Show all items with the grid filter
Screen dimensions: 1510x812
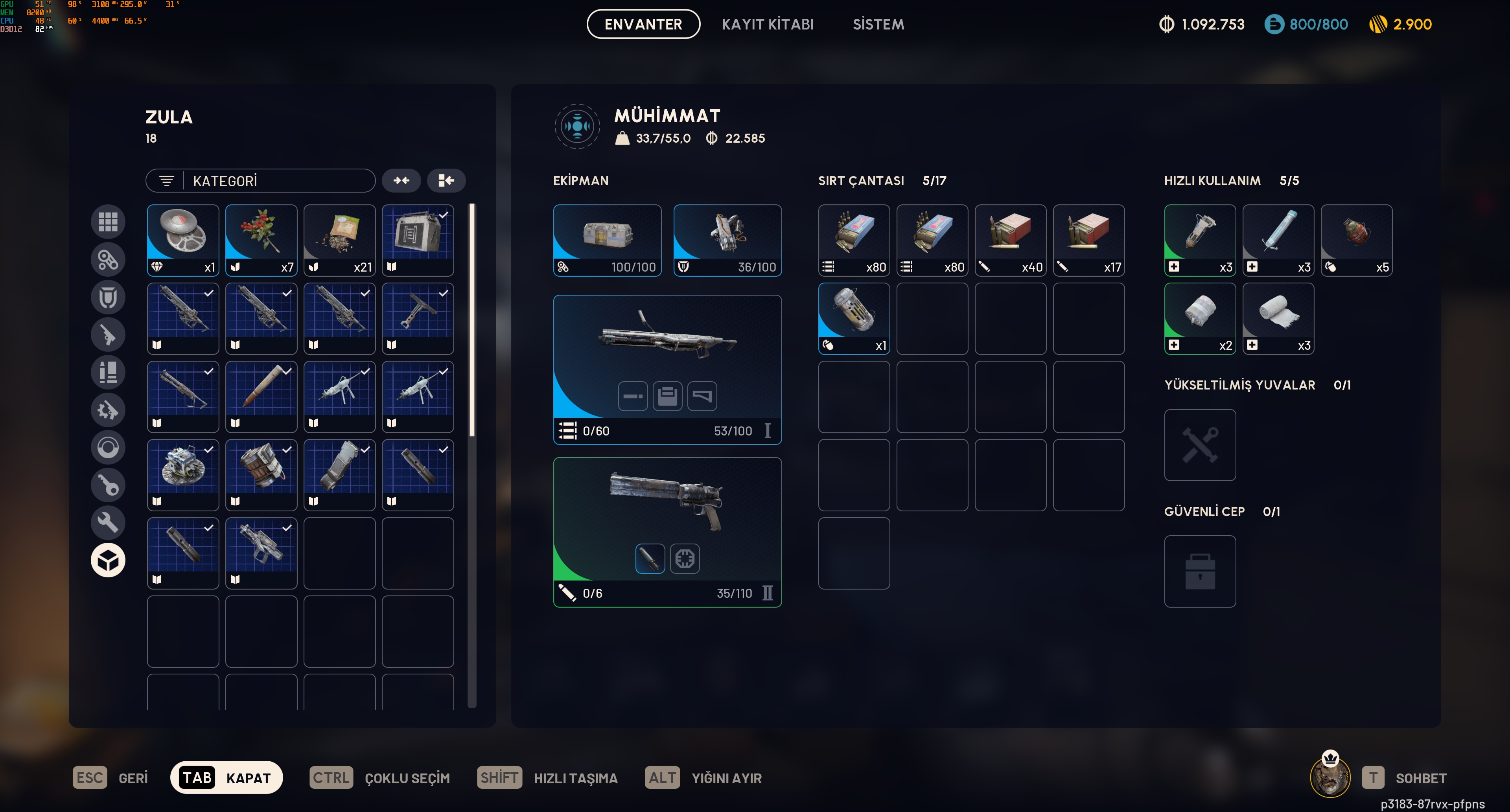(x=108, y=222)
